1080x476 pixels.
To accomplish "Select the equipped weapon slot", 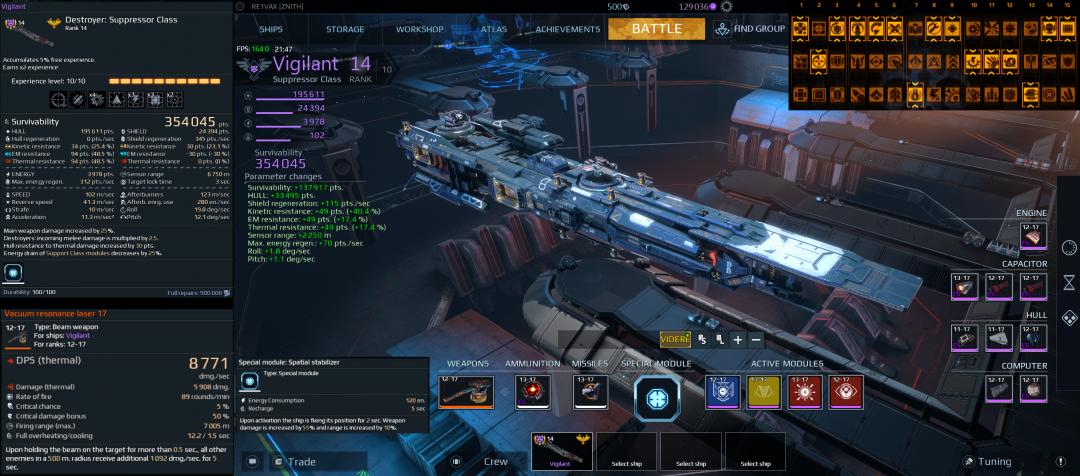I will click(x=466, y=392).
